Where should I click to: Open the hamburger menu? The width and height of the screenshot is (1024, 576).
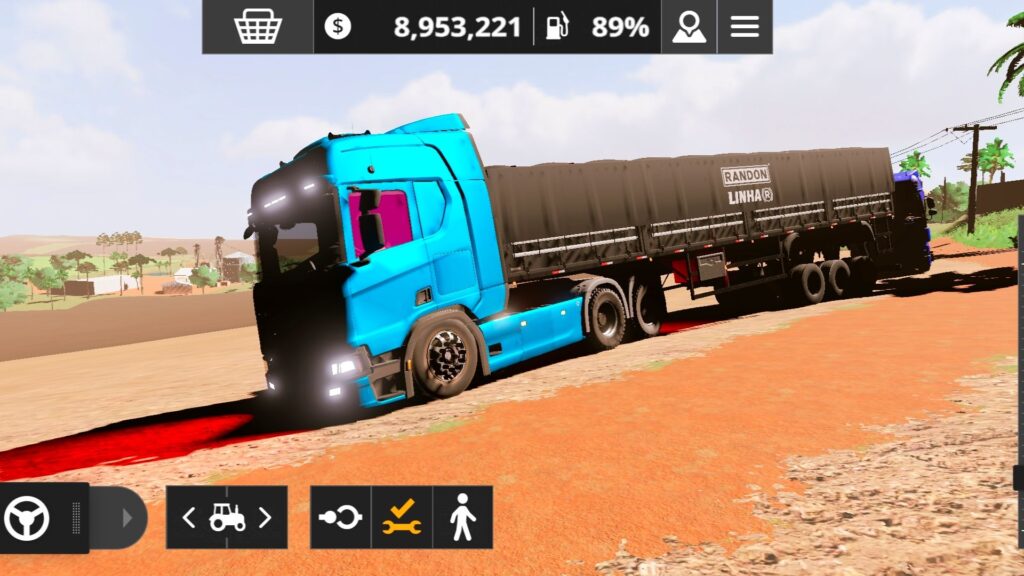tap(745, 27)
